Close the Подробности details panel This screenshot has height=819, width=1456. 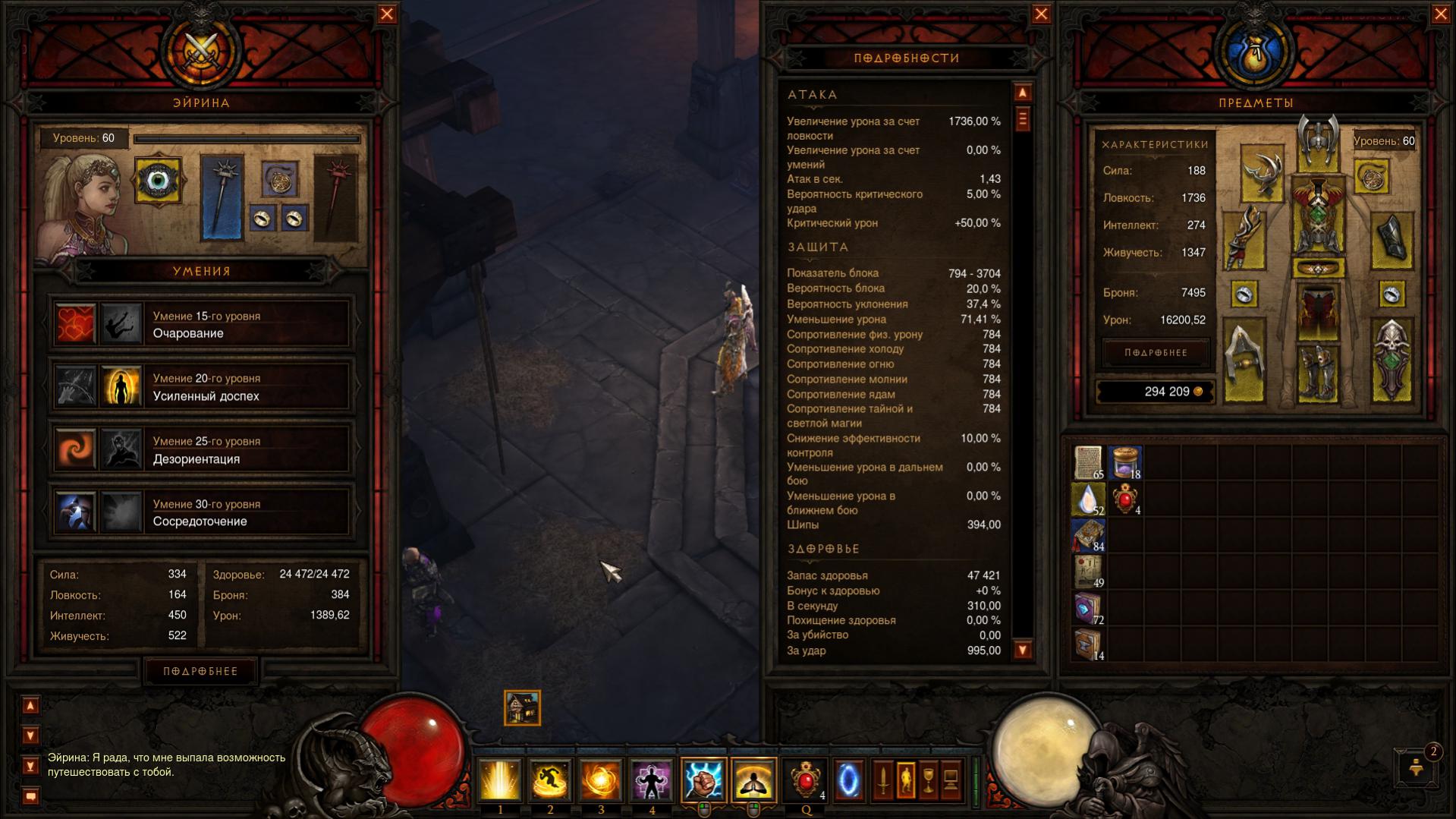[x=1041, y=14]
